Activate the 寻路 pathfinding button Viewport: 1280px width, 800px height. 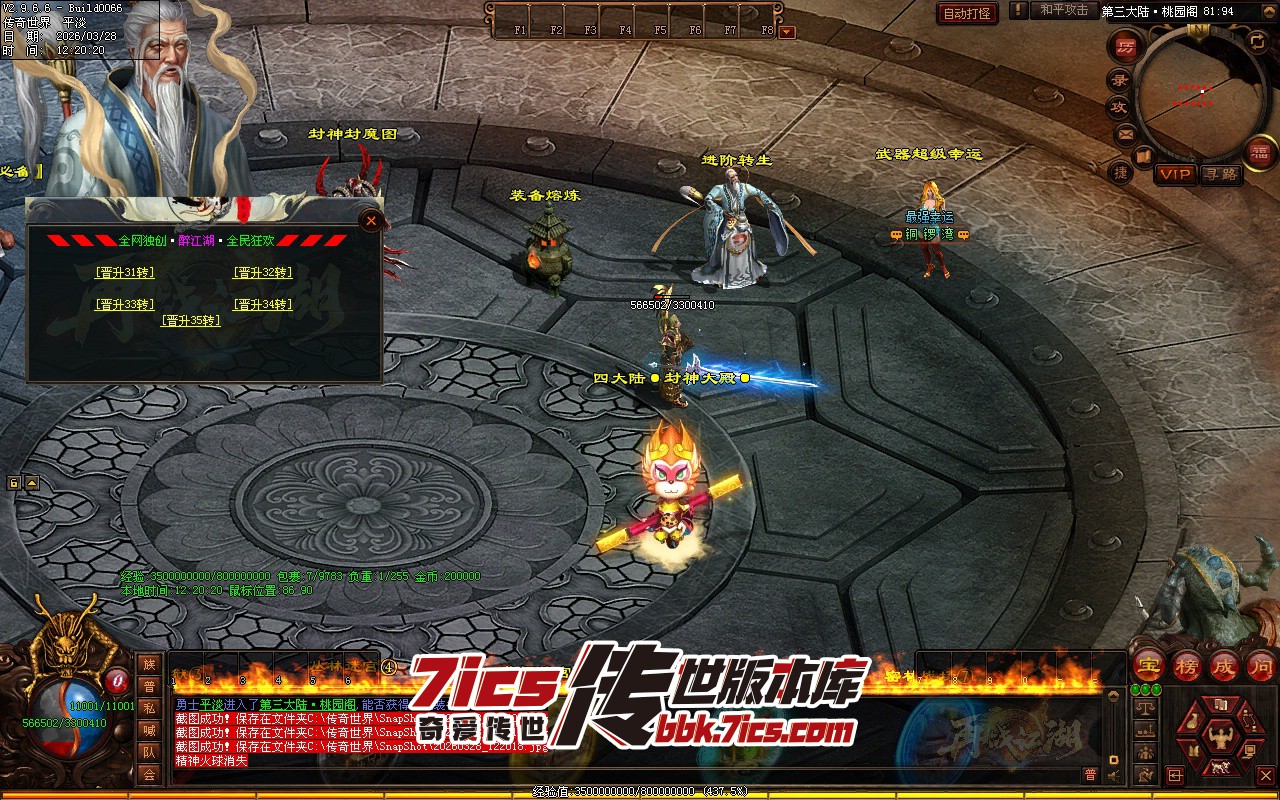pos(1220,174)
